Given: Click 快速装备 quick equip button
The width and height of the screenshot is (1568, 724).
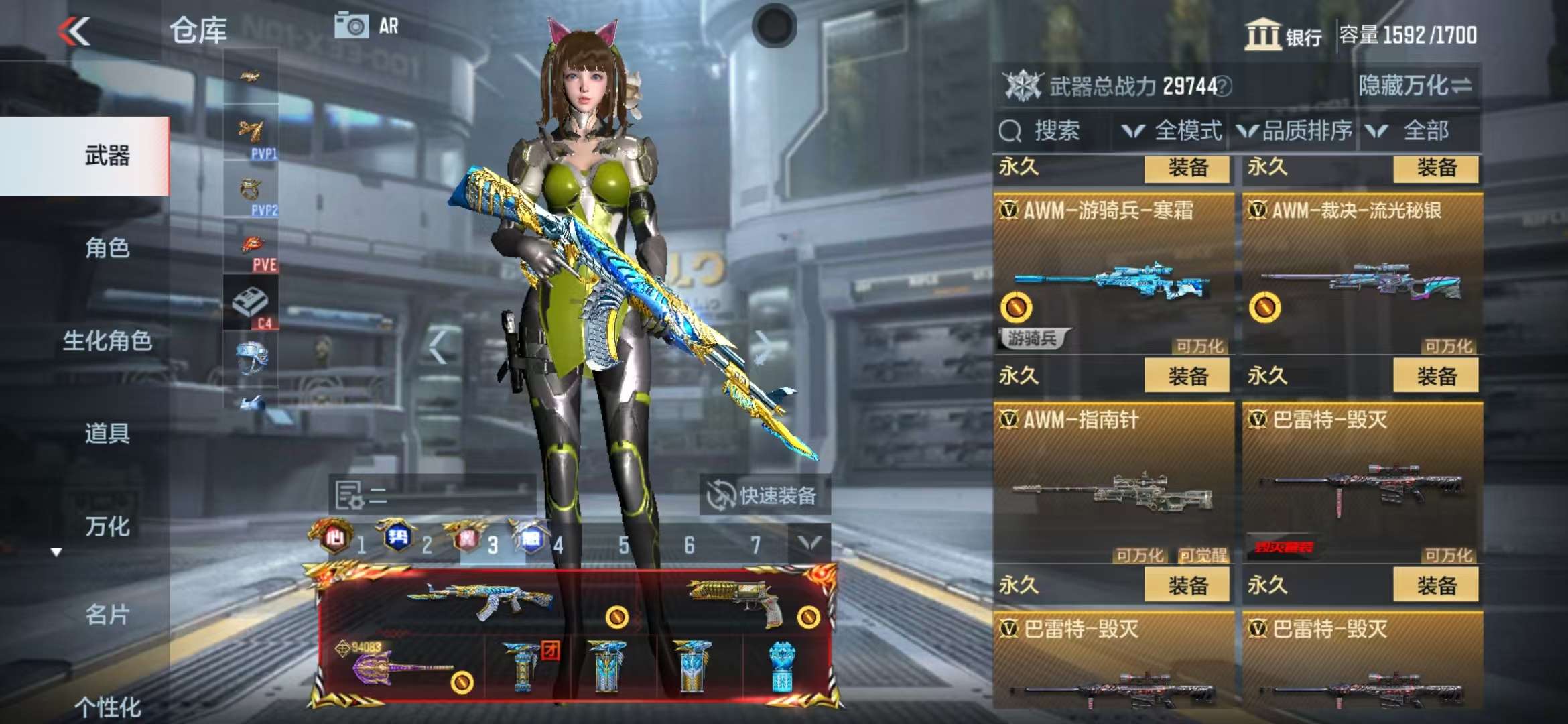Looking at the screenshot, I should click(764, 496).
